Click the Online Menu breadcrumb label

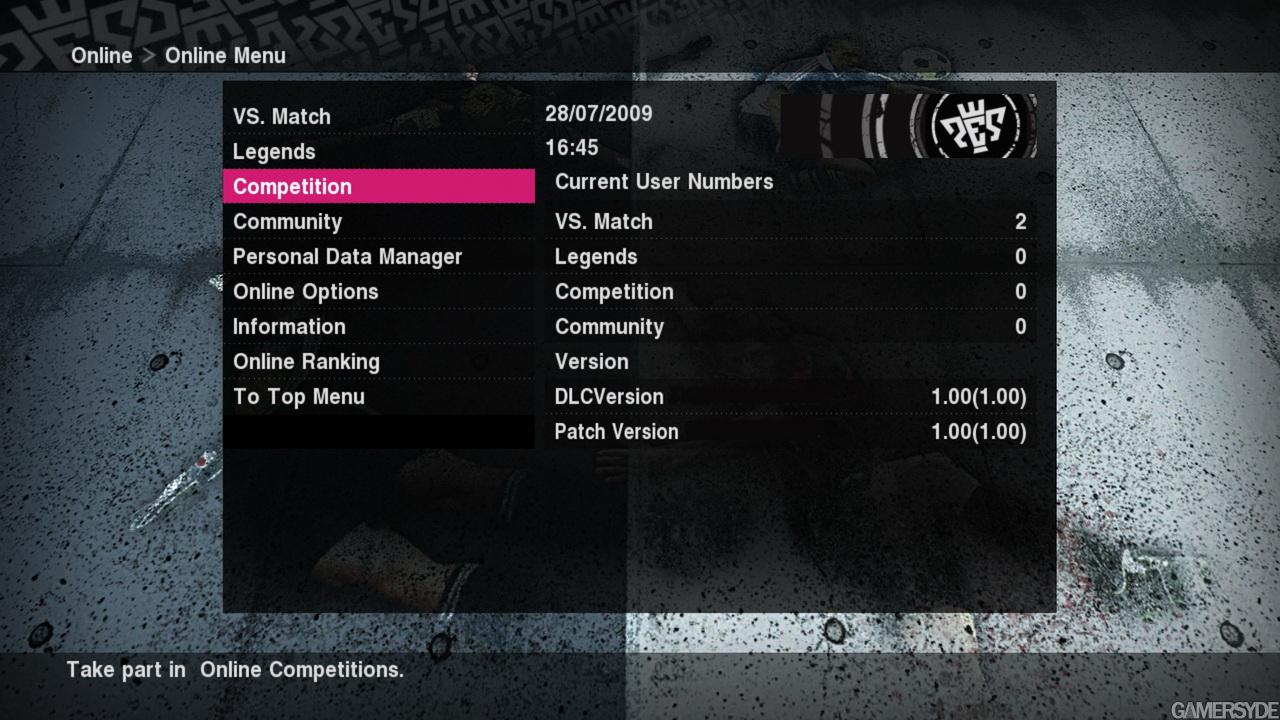[225, 56]
